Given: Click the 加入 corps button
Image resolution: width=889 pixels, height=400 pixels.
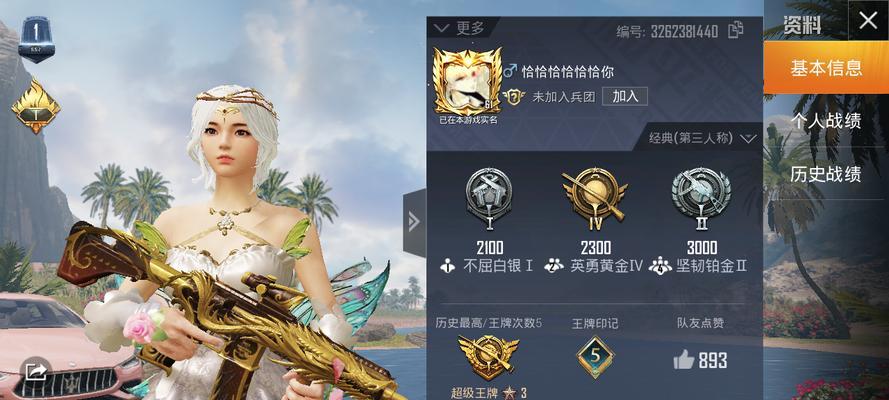Looking at the screenshot, I should pyautogui.click(x=625, y=96).
